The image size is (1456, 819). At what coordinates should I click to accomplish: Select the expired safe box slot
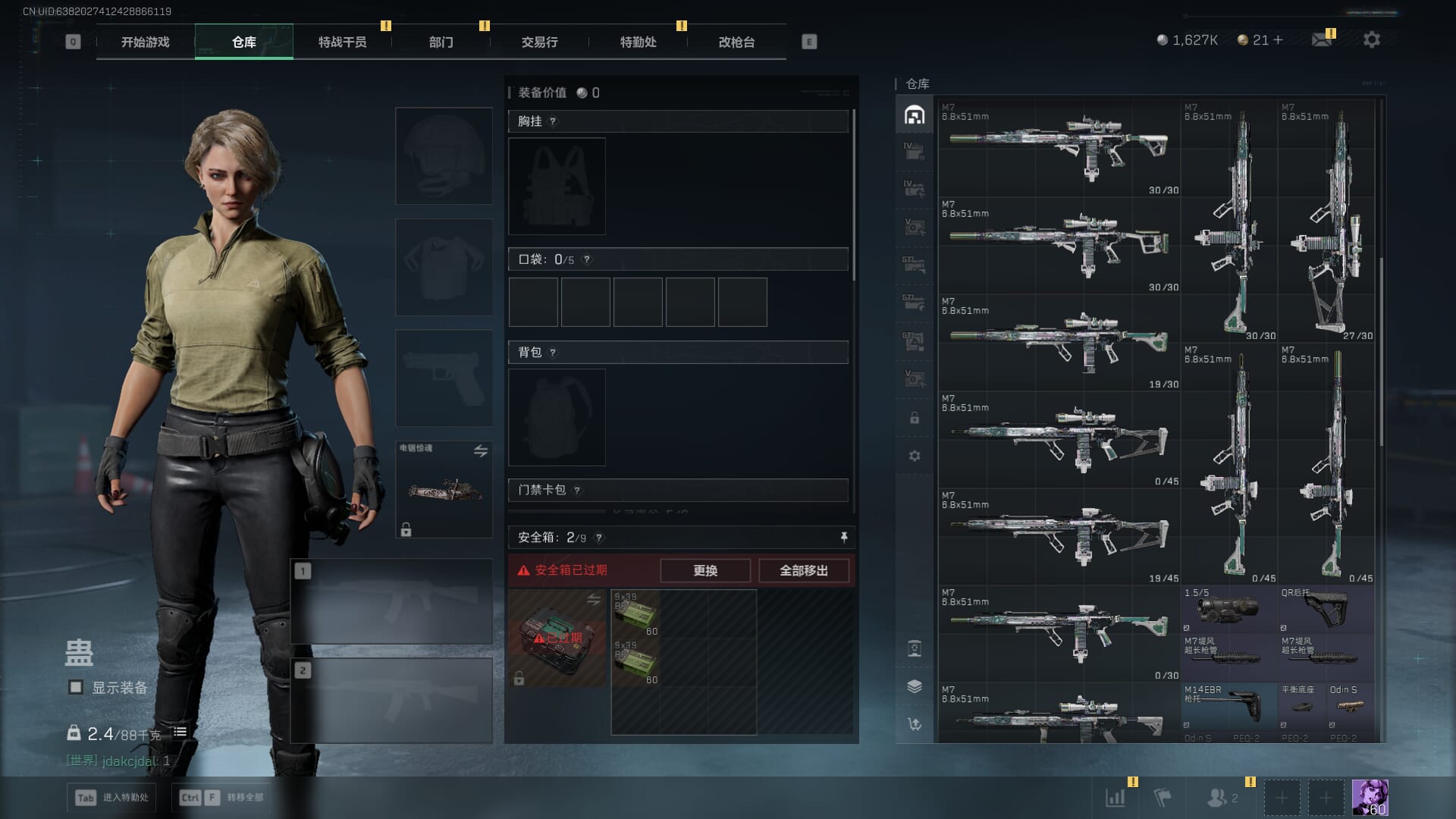[557, 639]
